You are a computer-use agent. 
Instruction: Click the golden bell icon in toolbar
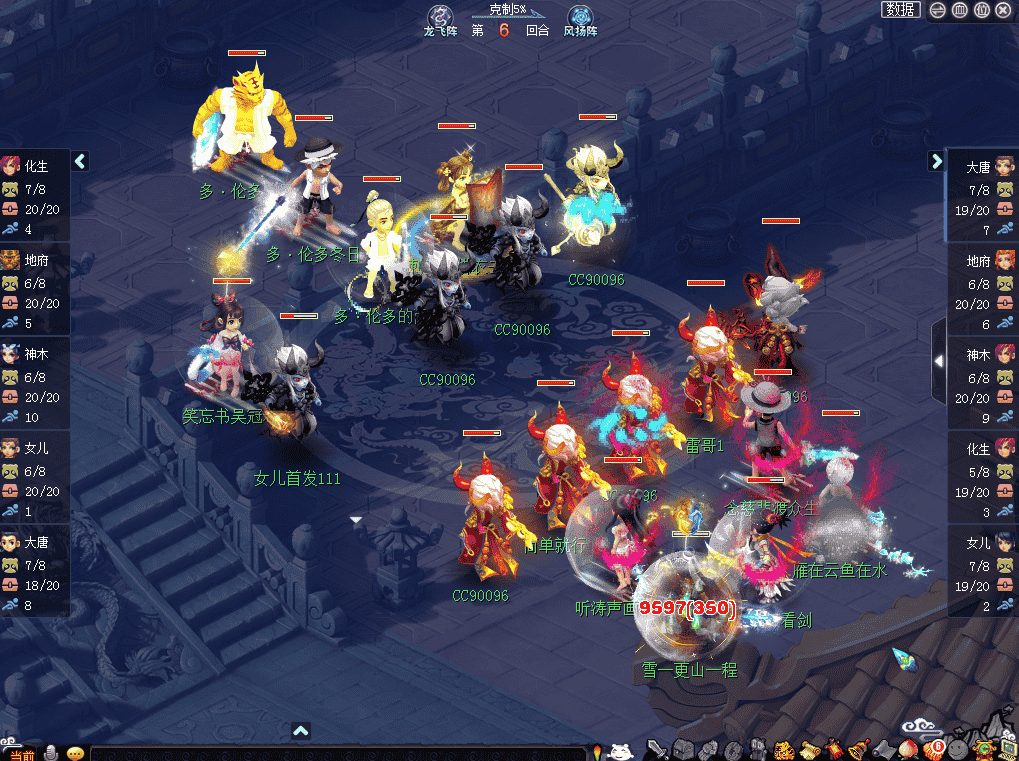click(x=857, y=749)
